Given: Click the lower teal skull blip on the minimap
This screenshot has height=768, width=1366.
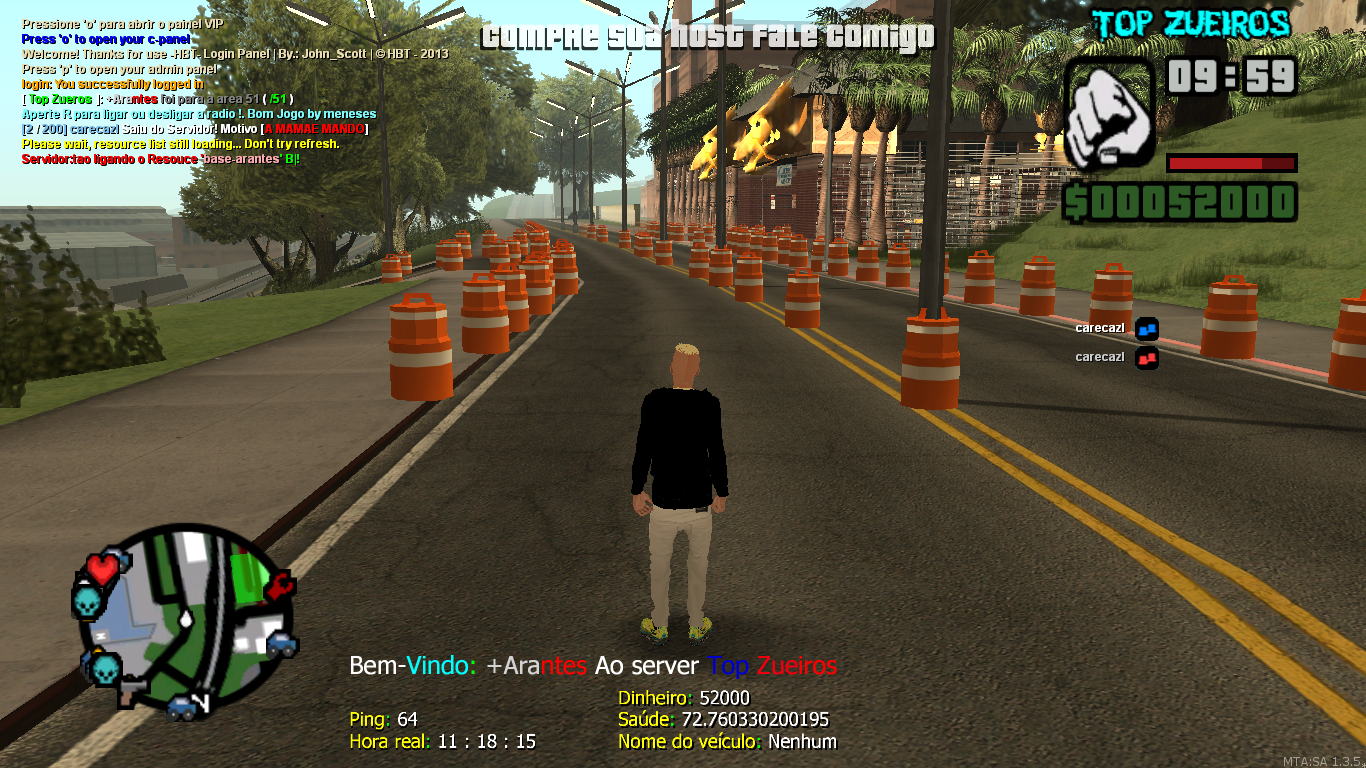Looking at the screenshot, I should [105, 667].
